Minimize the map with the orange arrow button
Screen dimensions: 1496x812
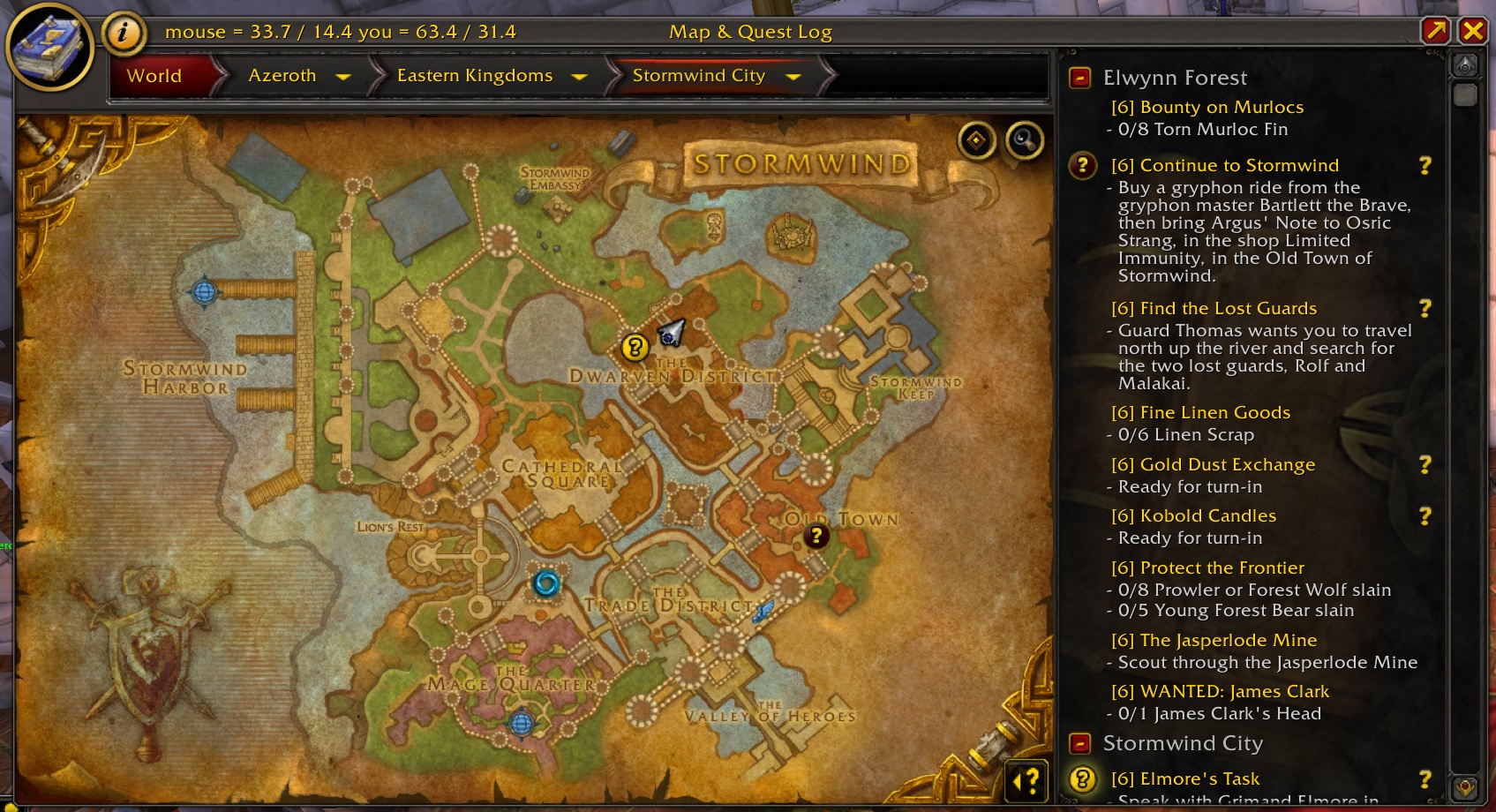(x=1436, y=32)
